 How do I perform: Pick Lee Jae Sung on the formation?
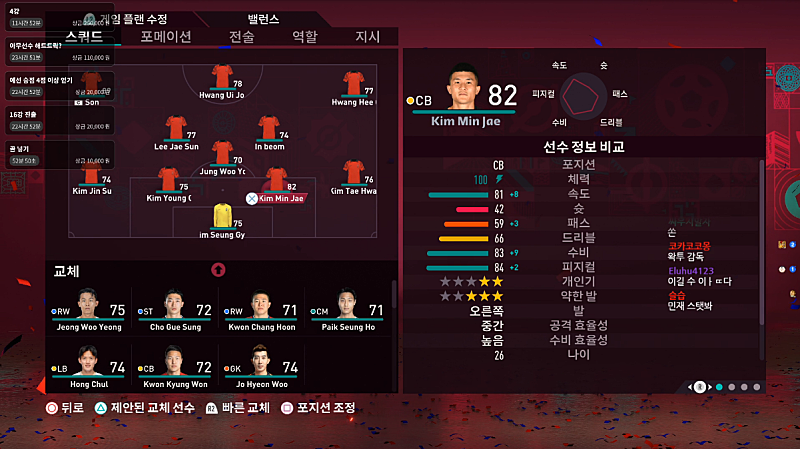click(175, 129)
